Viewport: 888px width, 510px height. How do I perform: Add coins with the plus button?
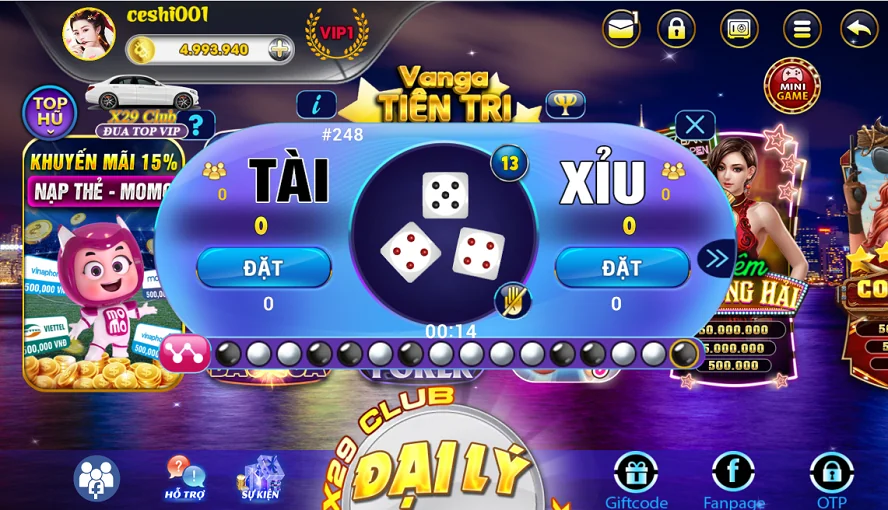pos(281,49)
